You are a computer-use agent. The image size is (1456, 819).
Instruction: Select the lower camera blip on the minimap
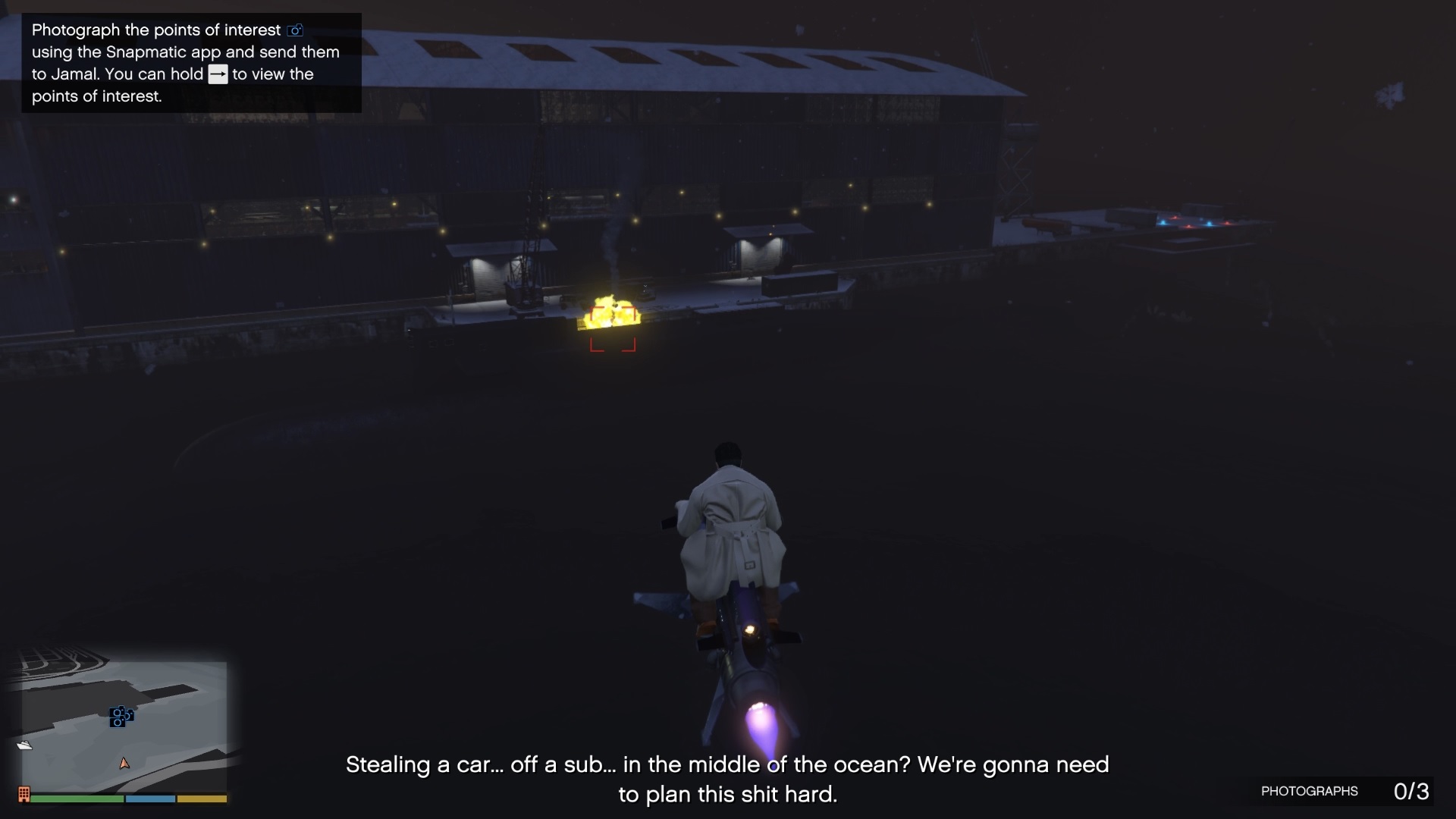(118, 723)
